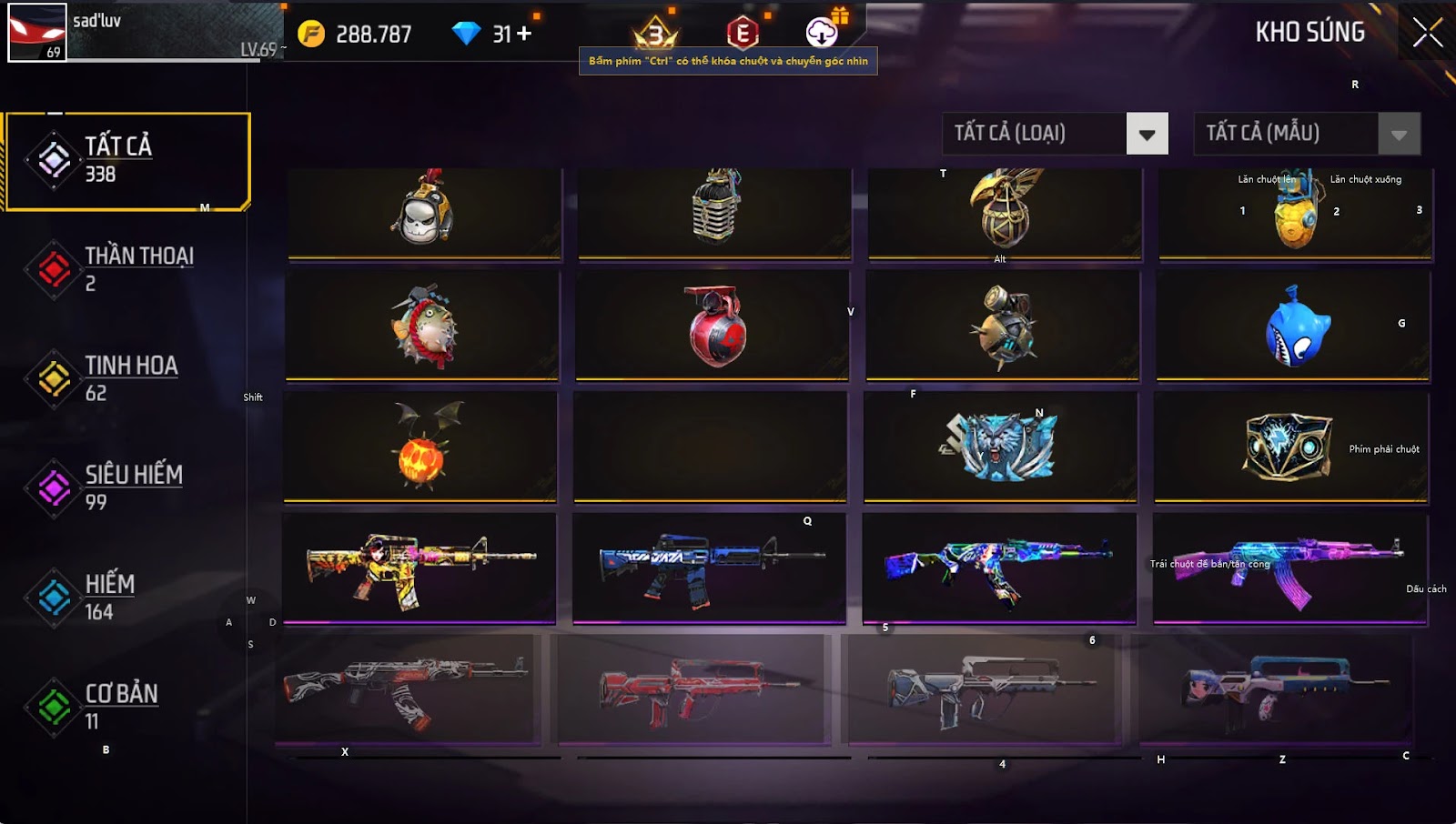Choose the purple-blue AK rifle skin
1456x824 pixels.
click(1289, 568)
